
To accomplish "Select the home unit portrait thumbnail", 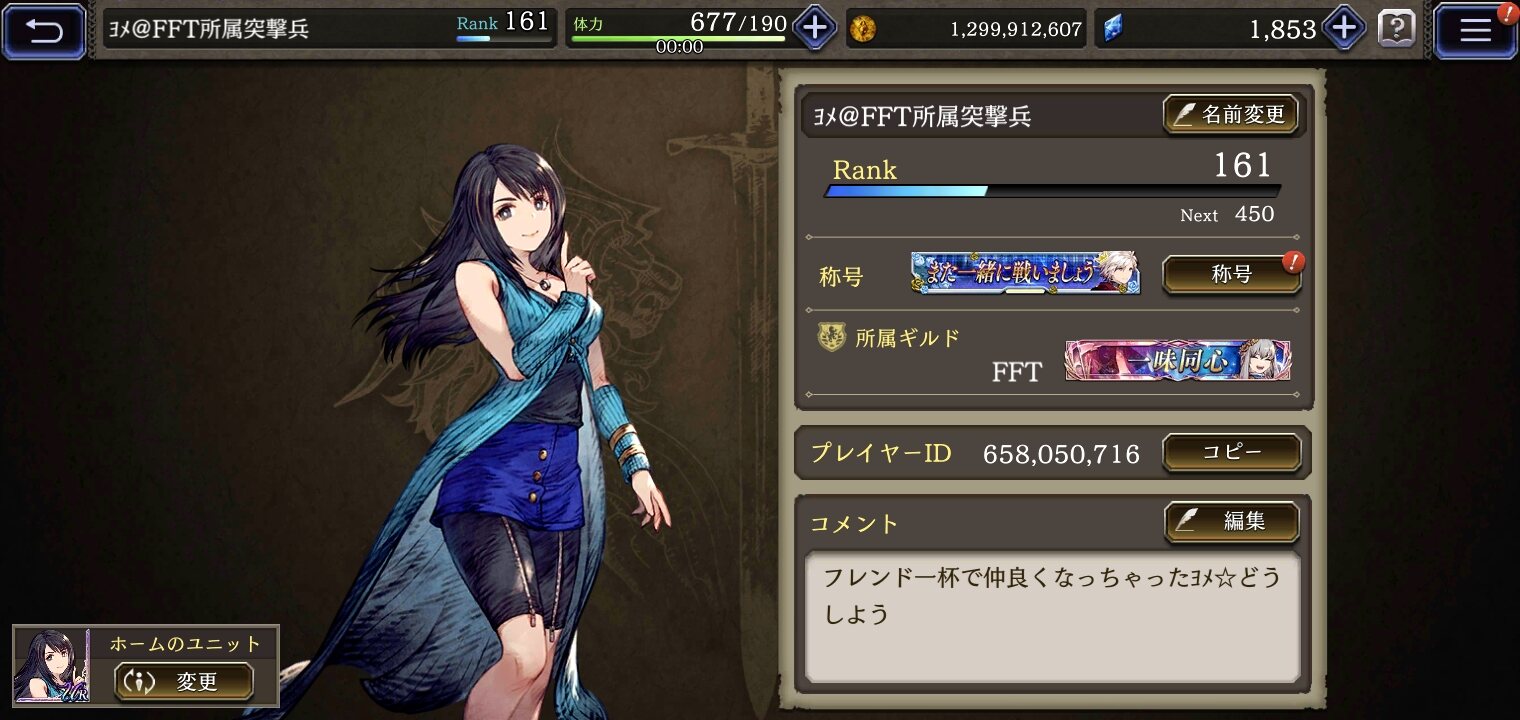I will pyautogui.click(x=53, y=665).
